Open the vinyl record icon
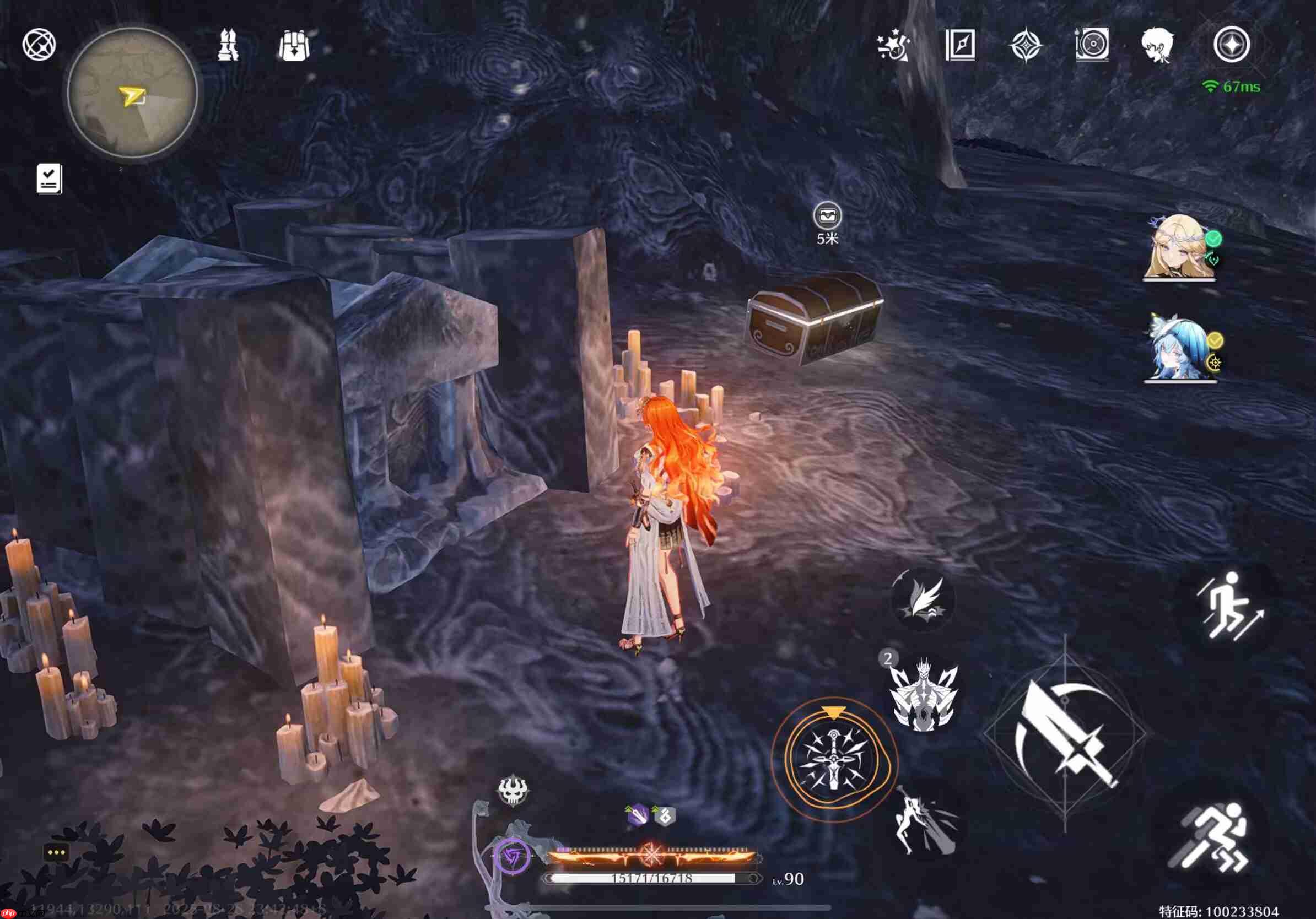 click(1092, 45)
